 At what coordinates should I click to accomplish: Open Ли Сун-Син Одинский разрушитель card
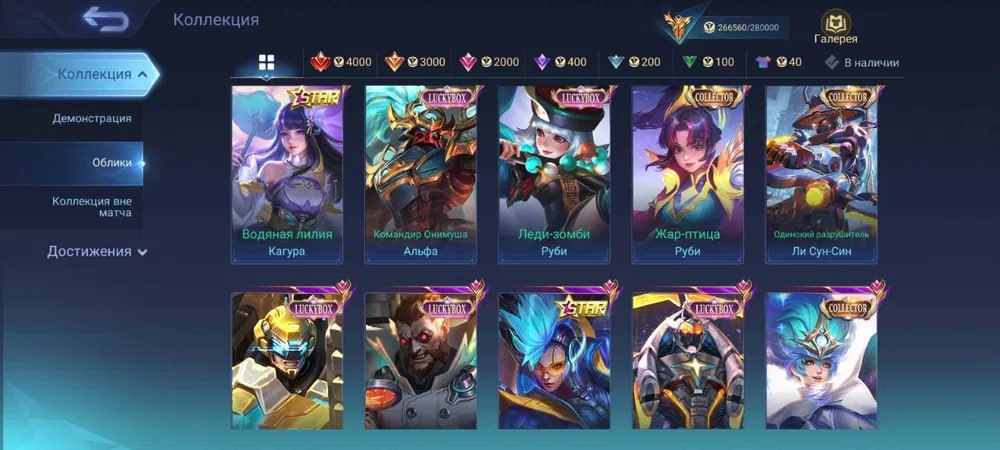[x=821, y=174]
